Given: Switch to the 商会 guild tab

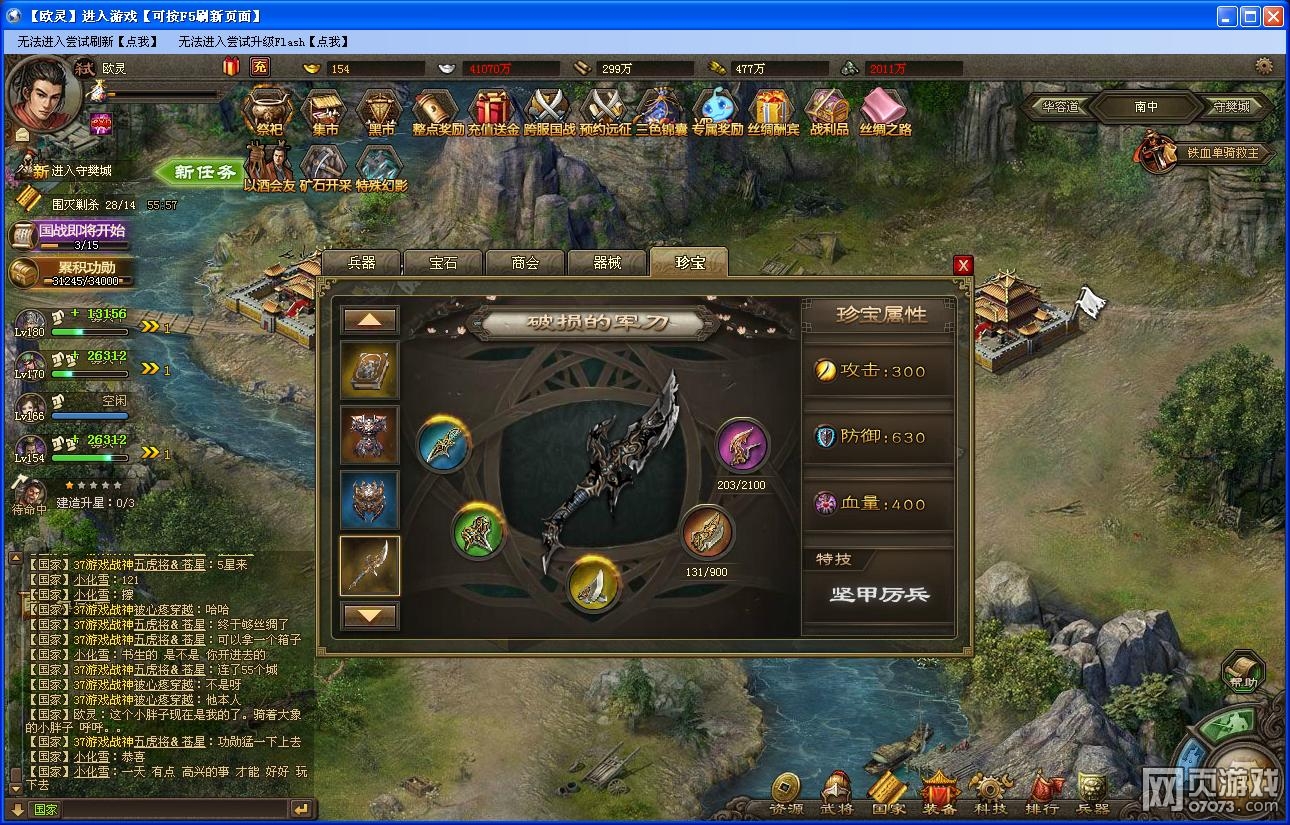Looking at the screenshot, I should pyautogui.click(x=524, y=262).
